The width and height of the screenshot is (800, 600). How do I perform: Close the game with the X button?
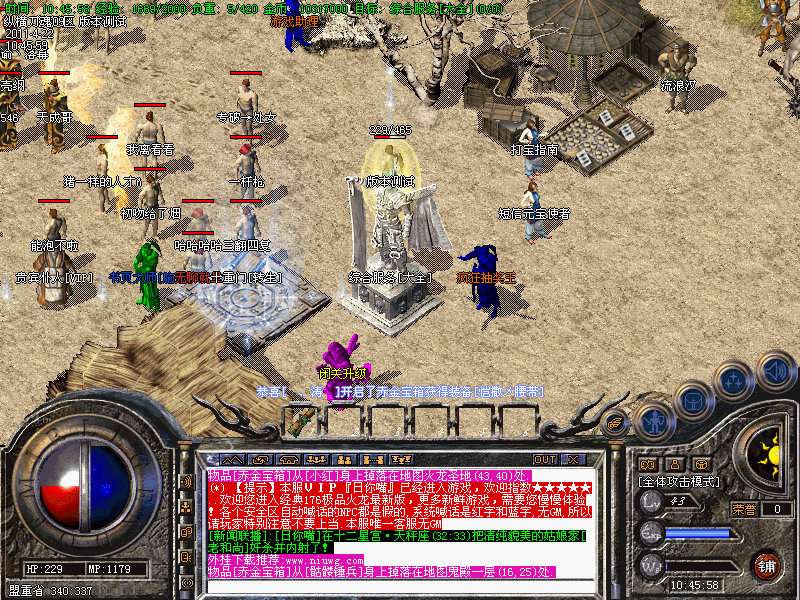click(x=573, y=459)
